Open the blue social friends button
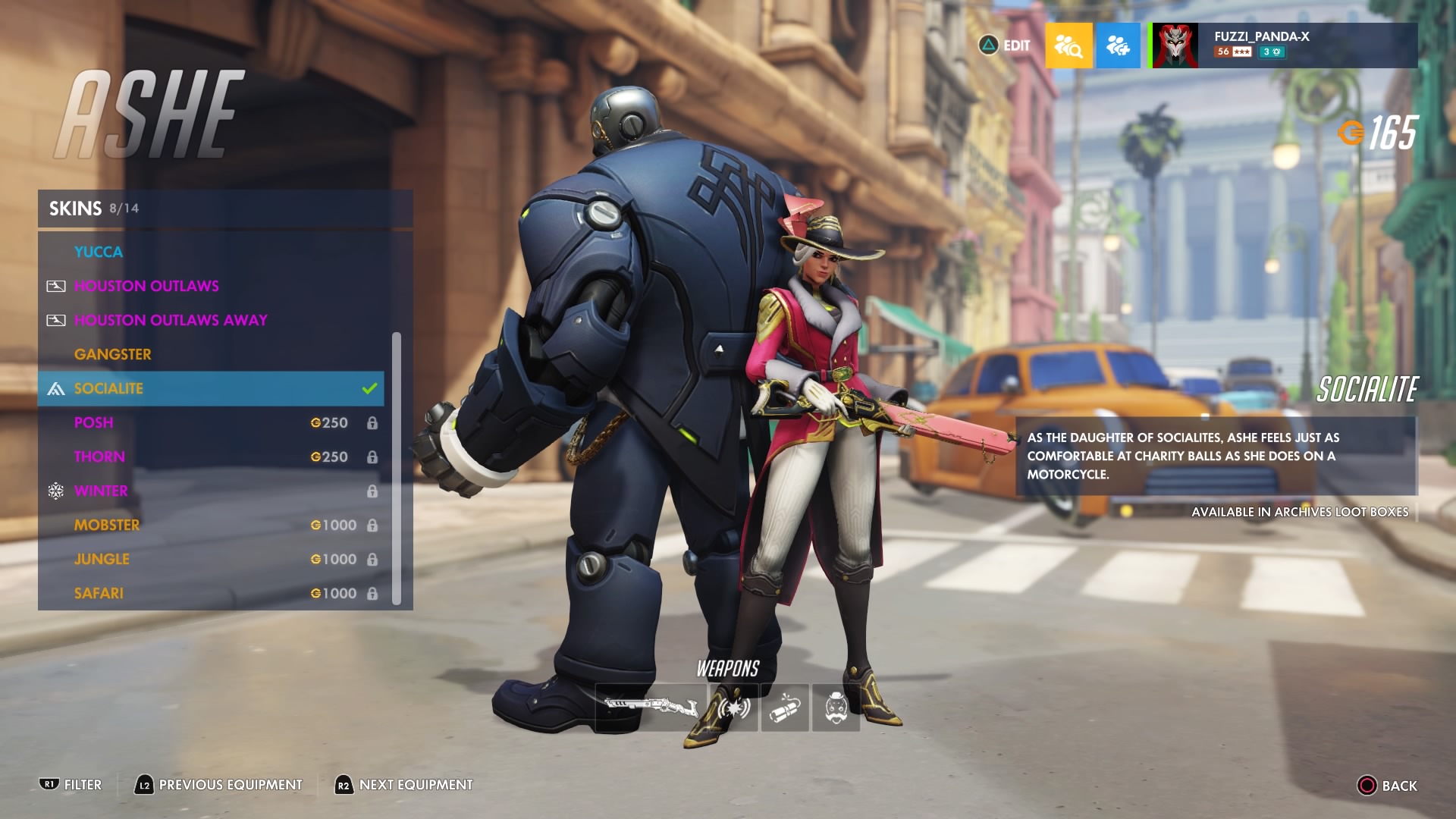Screen dimensions: 1456x819 1118,45
